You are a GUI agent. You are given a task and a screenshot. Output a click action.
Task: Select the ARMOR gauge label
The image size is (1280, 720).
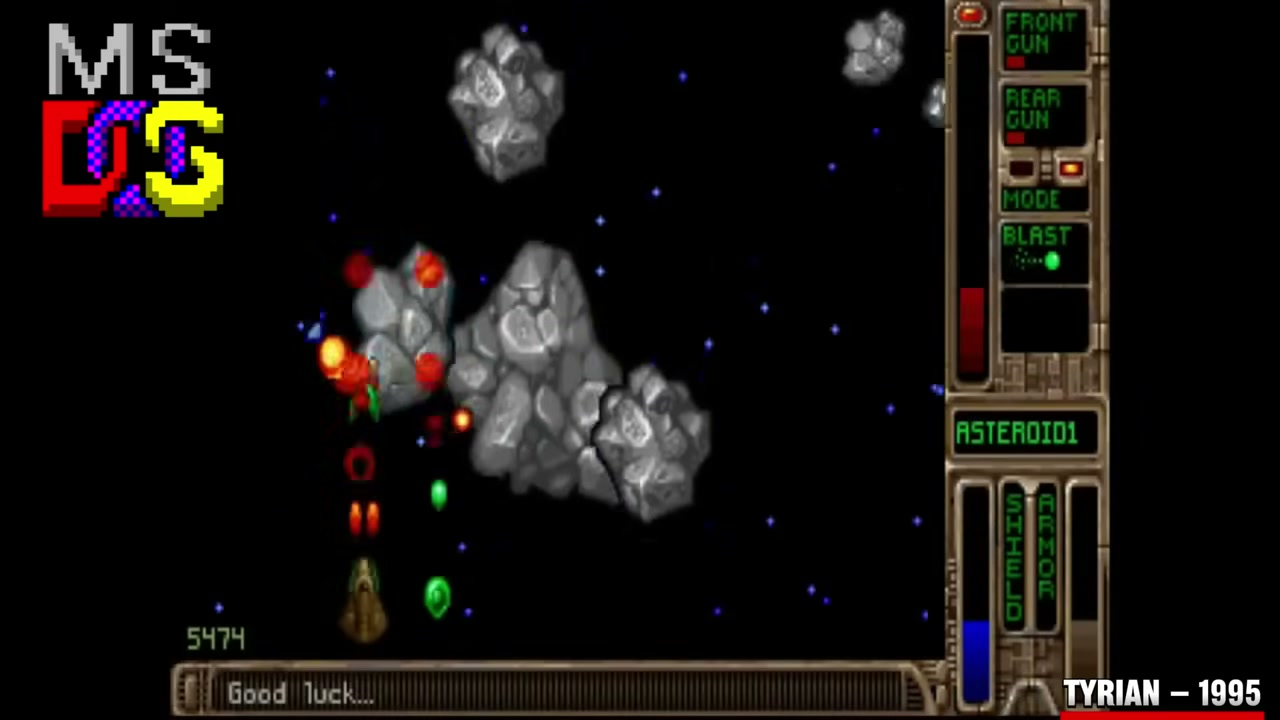(1046, 545)
